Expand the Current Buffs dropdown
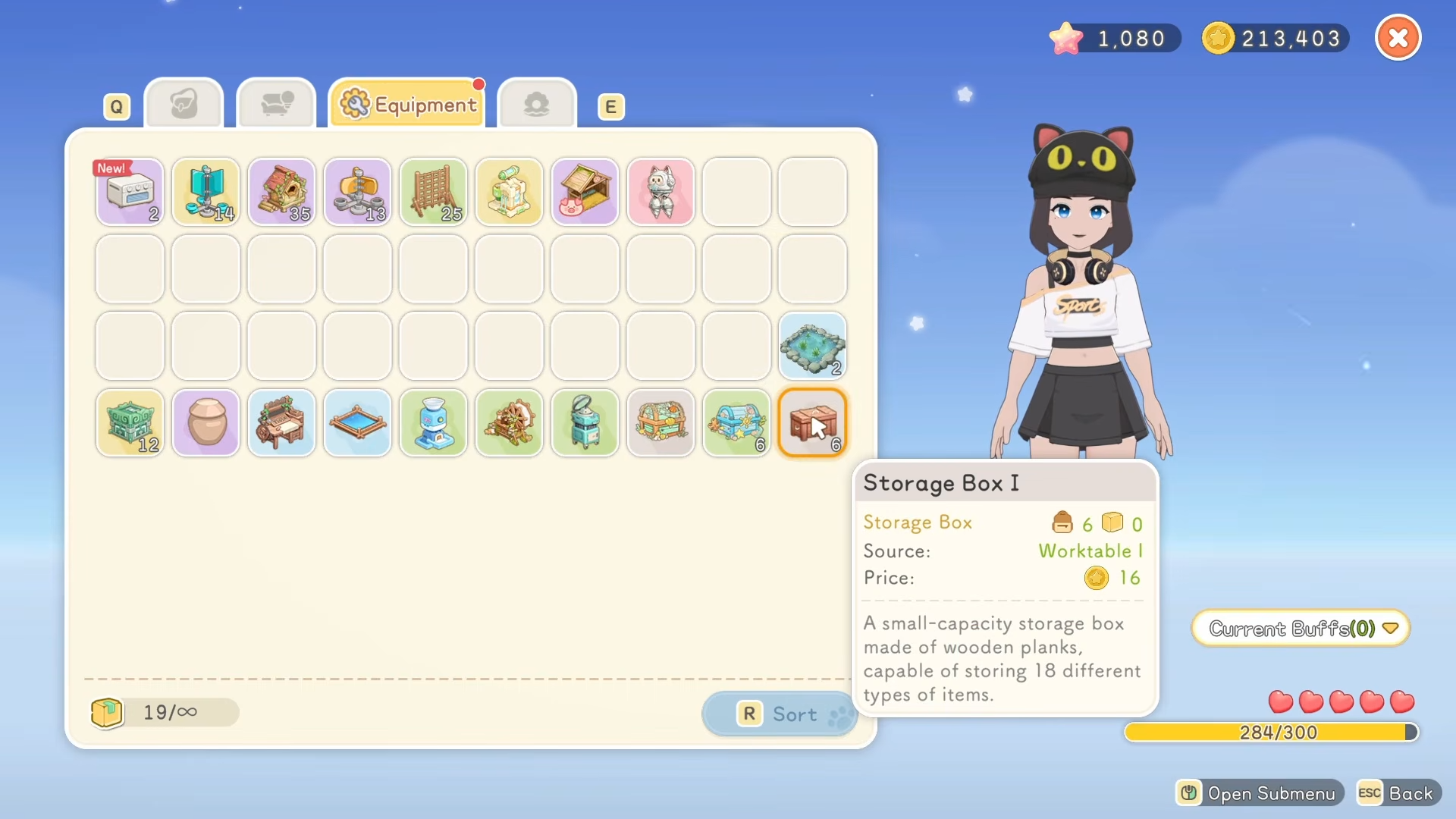Screen dimensions: 1456x819 coord(1301,628)
